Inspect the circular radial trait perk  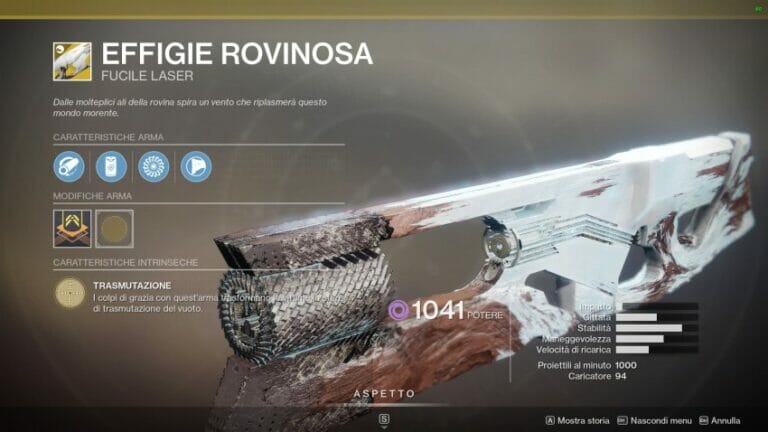click(153, 166)
